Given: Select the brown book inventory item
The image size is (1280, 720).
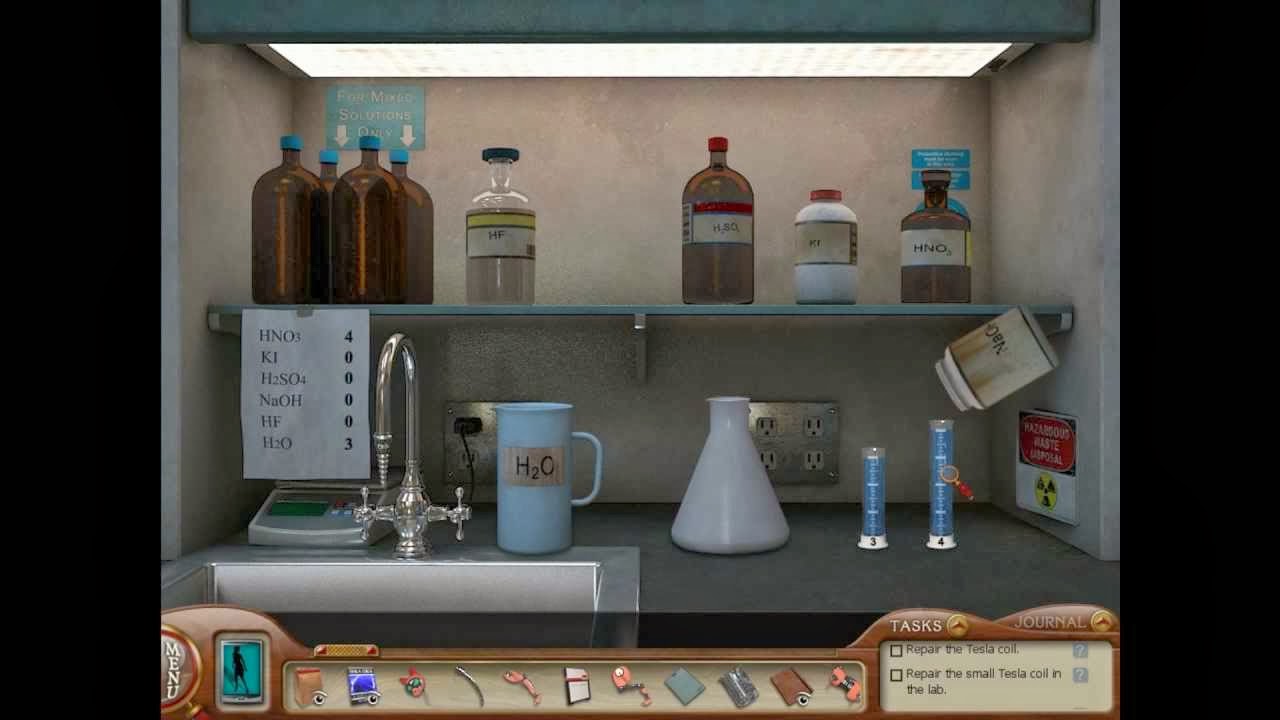Looking at the screenshot, I should coord(790,686).
